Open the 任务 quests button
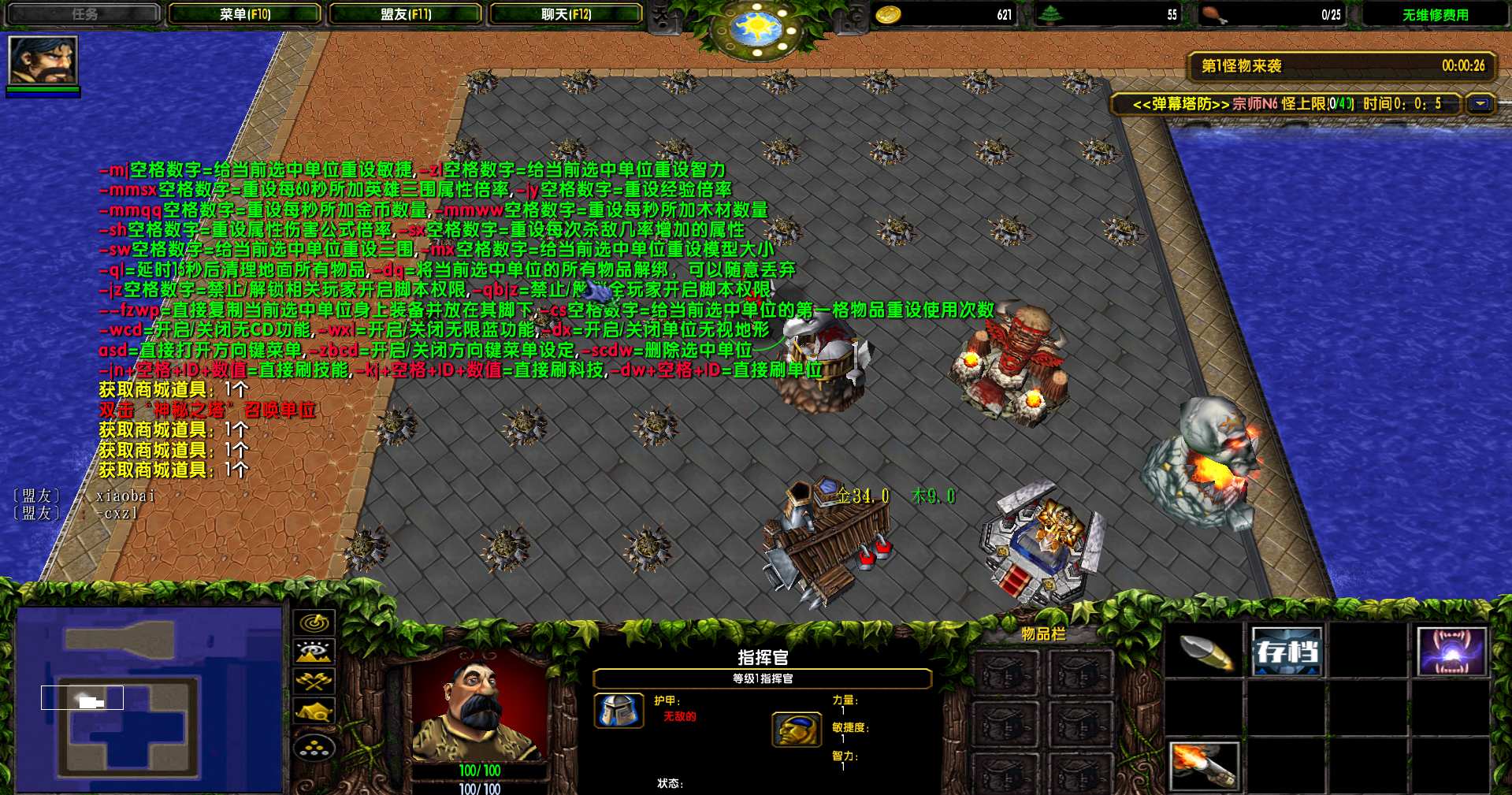The height and width of the screenshot is (795, 1512). tap(84, 14)
